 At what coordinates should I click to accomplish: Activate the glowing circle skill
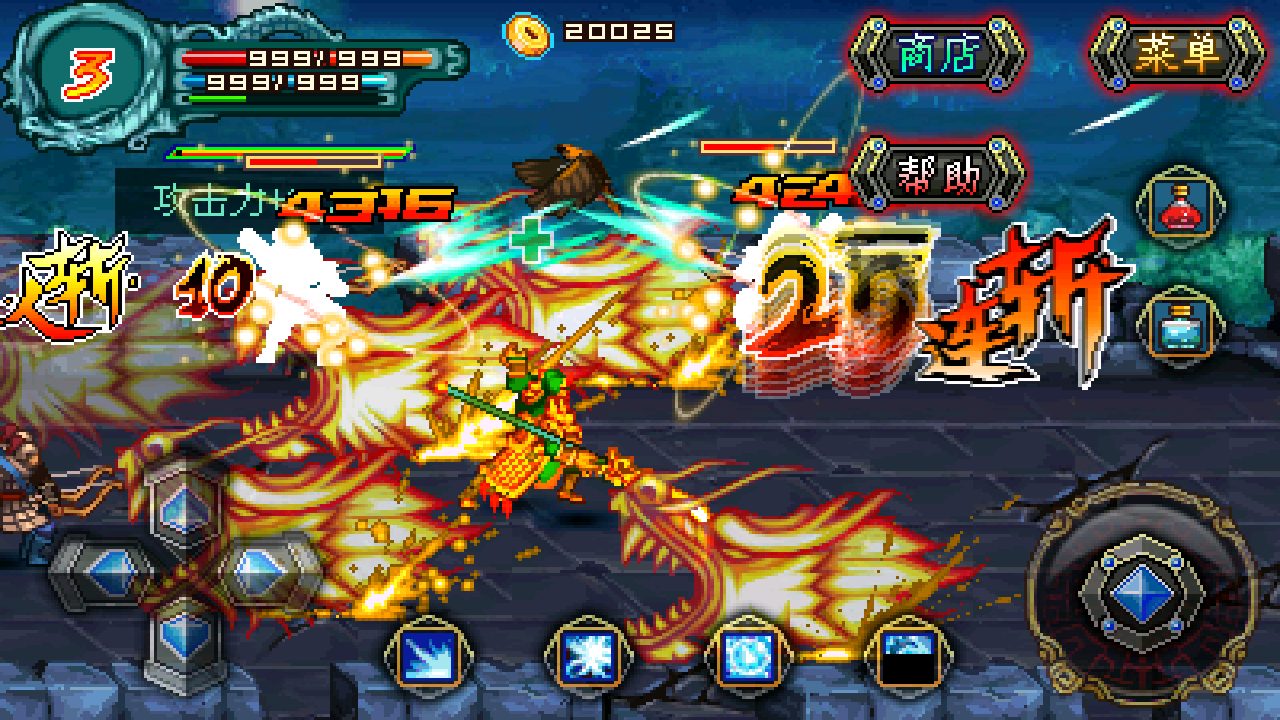(x=744, y=657)
